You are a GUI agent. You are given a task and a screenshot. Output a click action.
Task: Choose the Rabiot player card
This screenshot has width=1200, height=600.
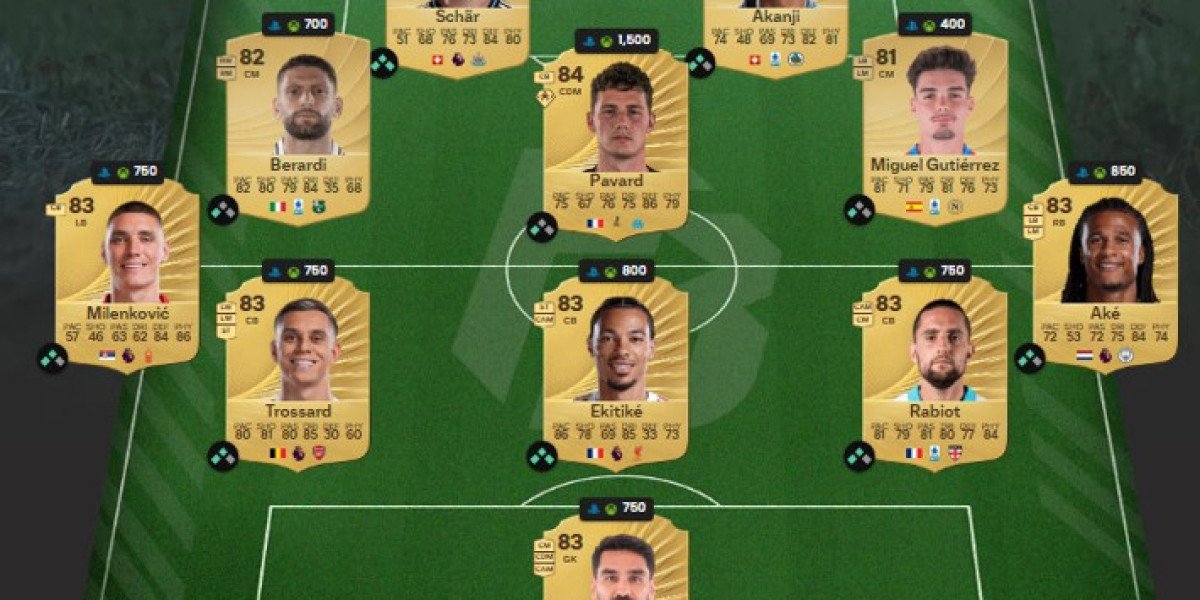[x=934, y=367]
